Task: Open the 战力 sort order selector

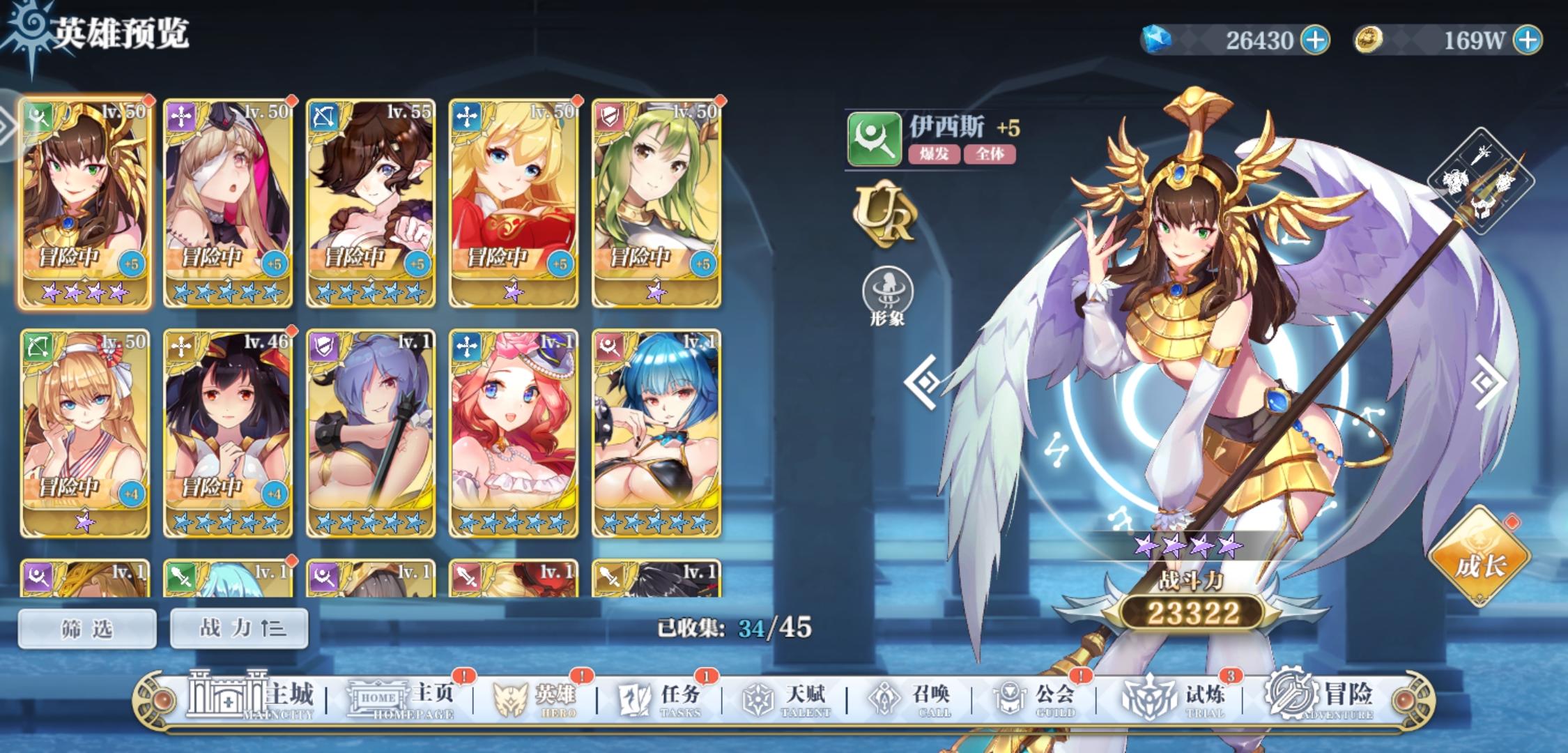Action: pyautogui.click(x=238, y=627)
